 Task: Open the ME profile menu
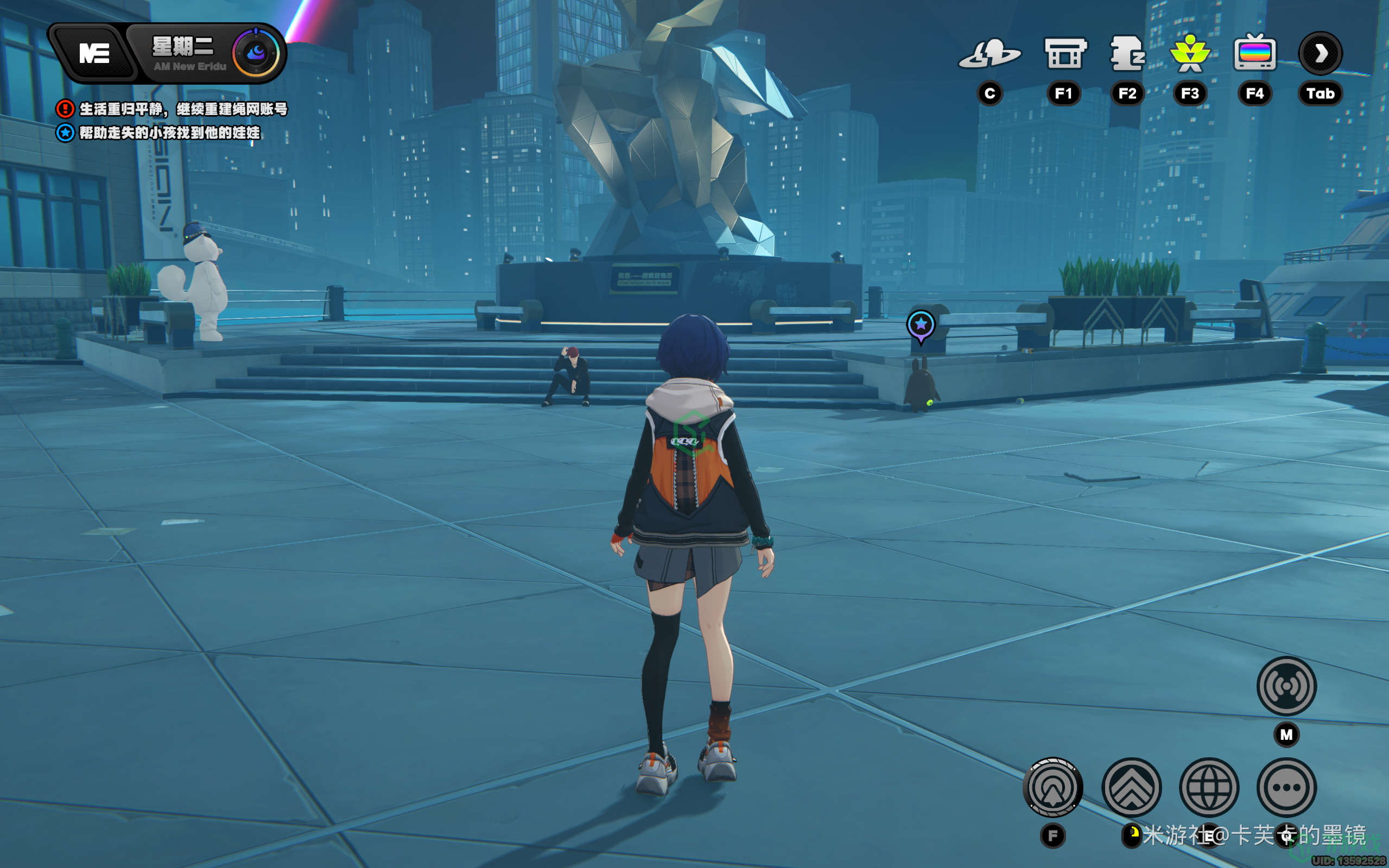[x=94, y=54]
